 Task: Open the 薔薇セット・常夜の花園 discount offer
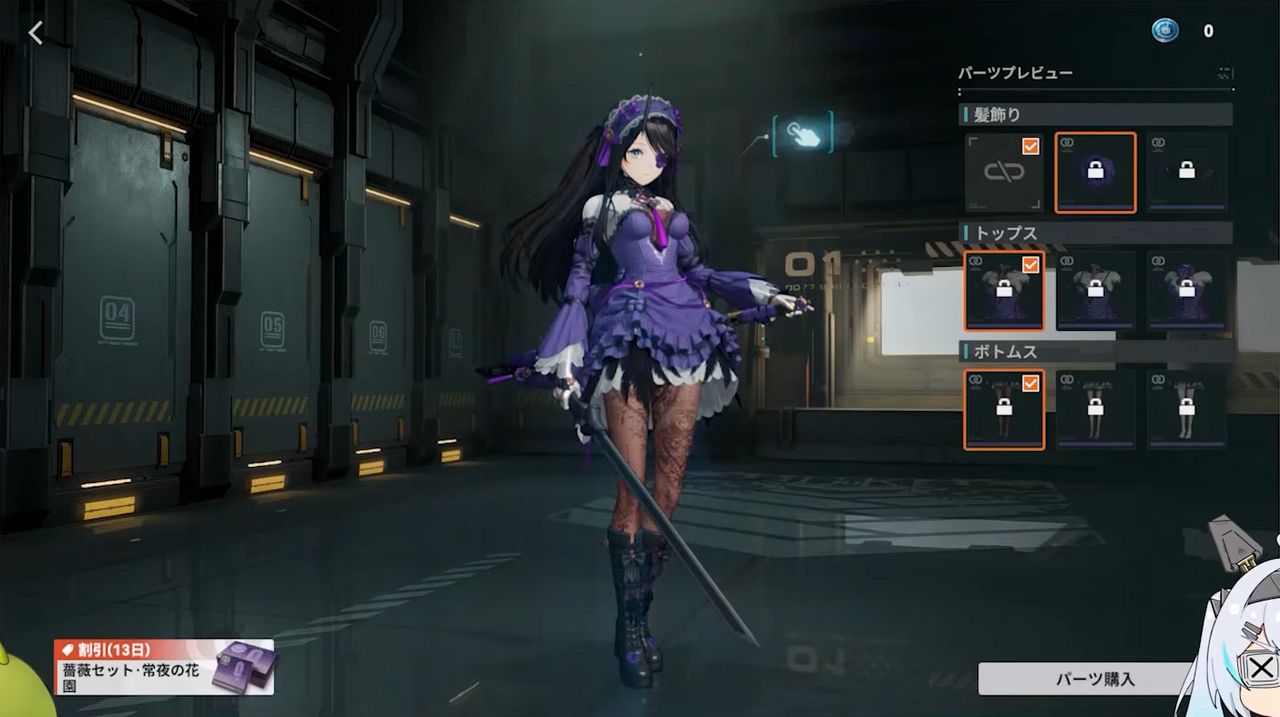click(x=164, y=667)
